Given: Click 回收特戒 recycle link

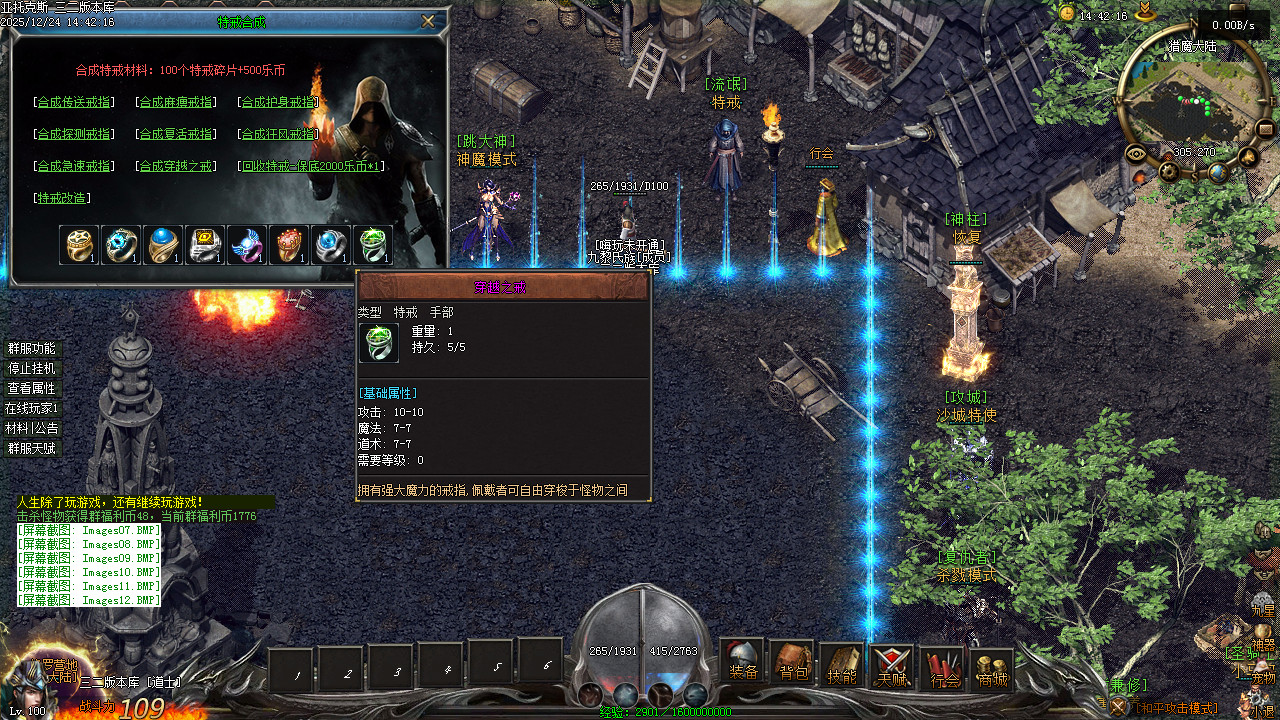Looking at the screenshot, I should 312,166.
